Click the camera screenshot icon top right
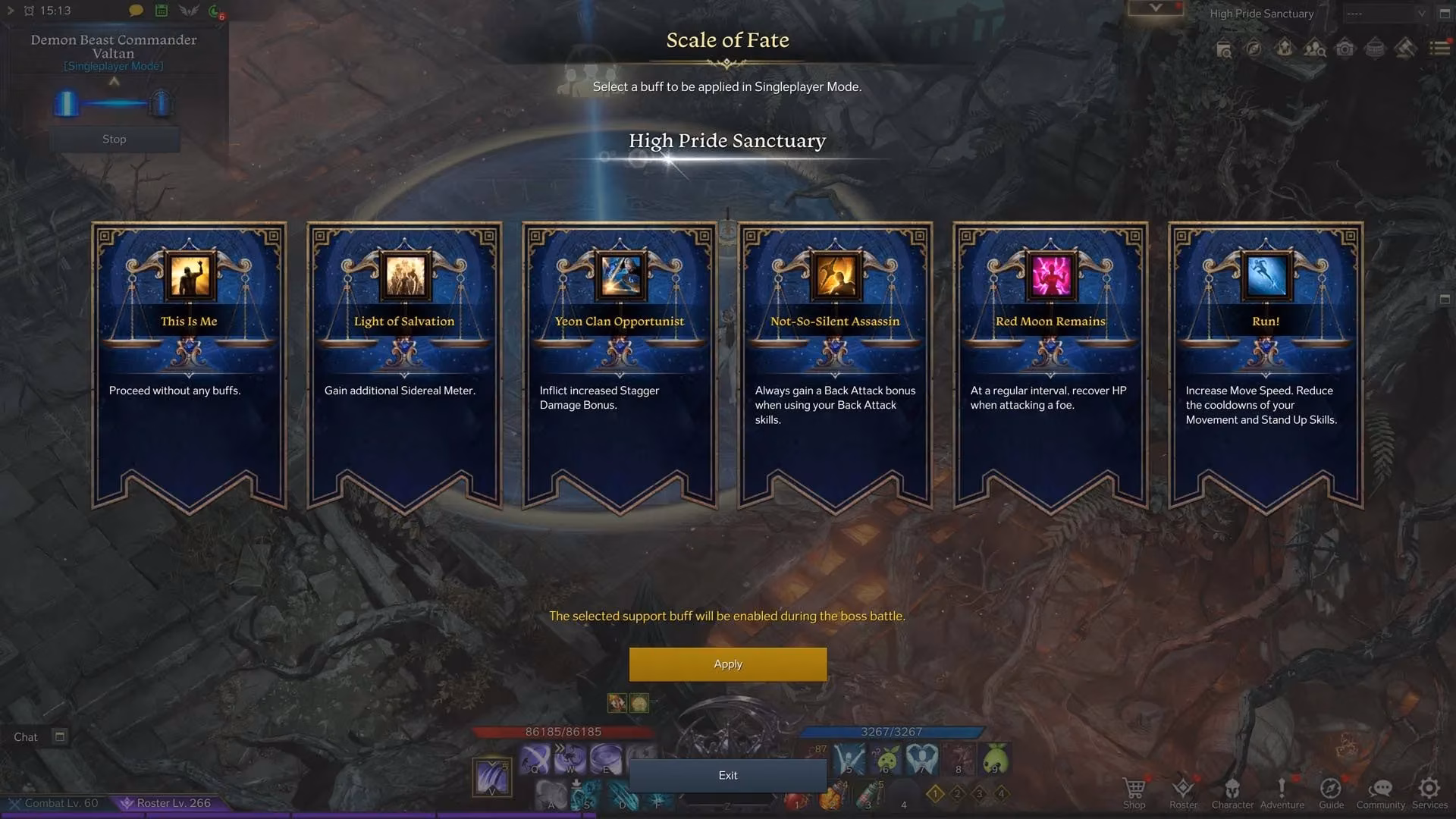This screenshot has height=819, width=1456. 1346,48
